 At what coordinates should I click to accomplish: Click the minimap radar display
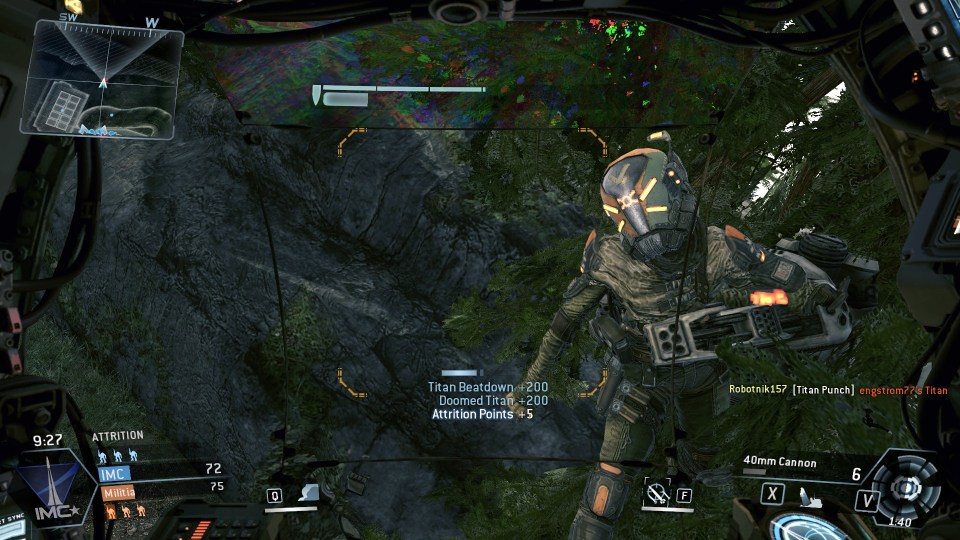102,79
